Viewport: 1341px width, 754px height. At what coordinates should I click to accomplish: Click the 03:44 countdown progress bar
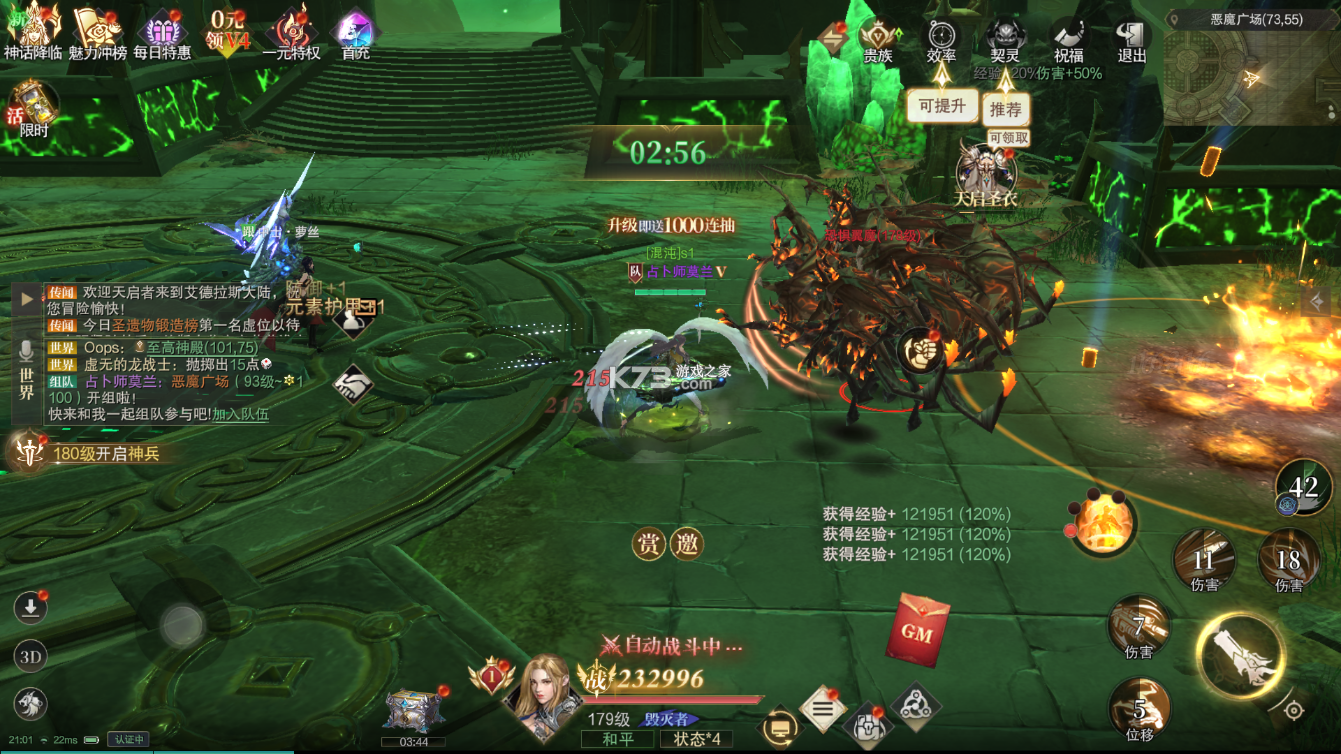413,743
